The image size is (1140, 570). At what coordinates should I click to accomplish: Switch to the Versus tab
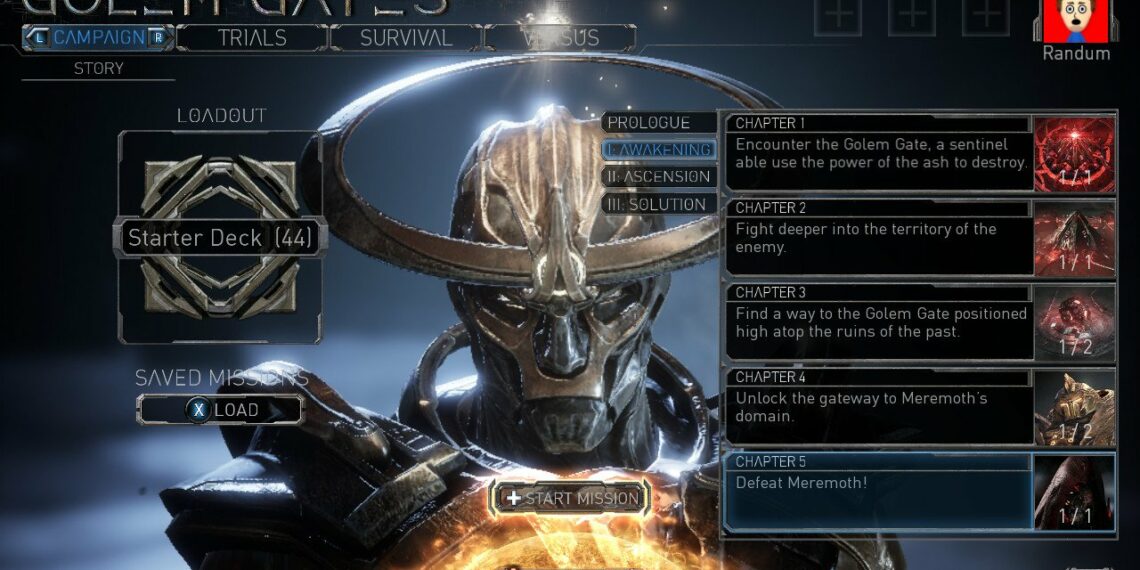click(x=560, y=38)
